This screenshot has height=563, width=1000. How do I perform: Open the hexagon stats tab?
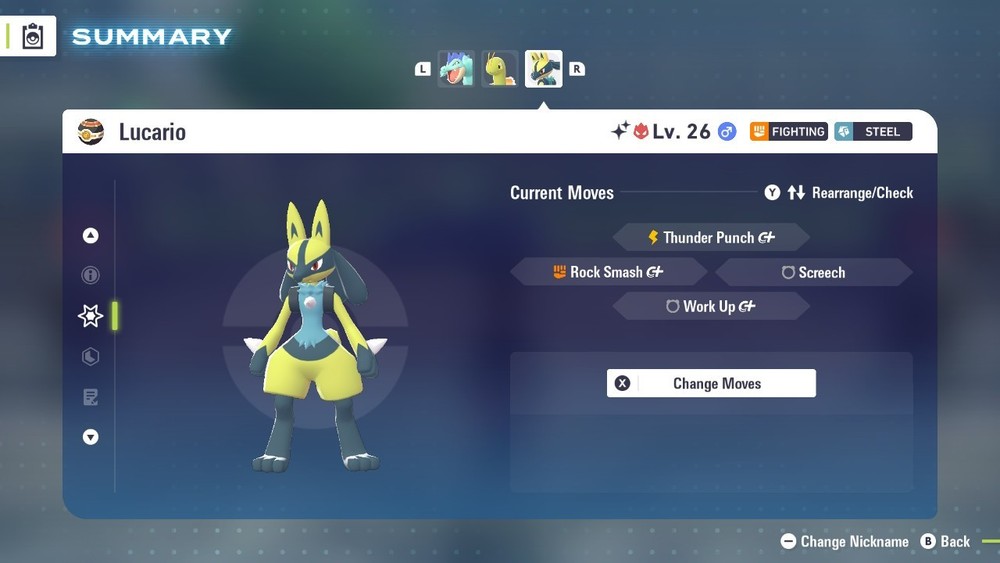click(91, 357)
